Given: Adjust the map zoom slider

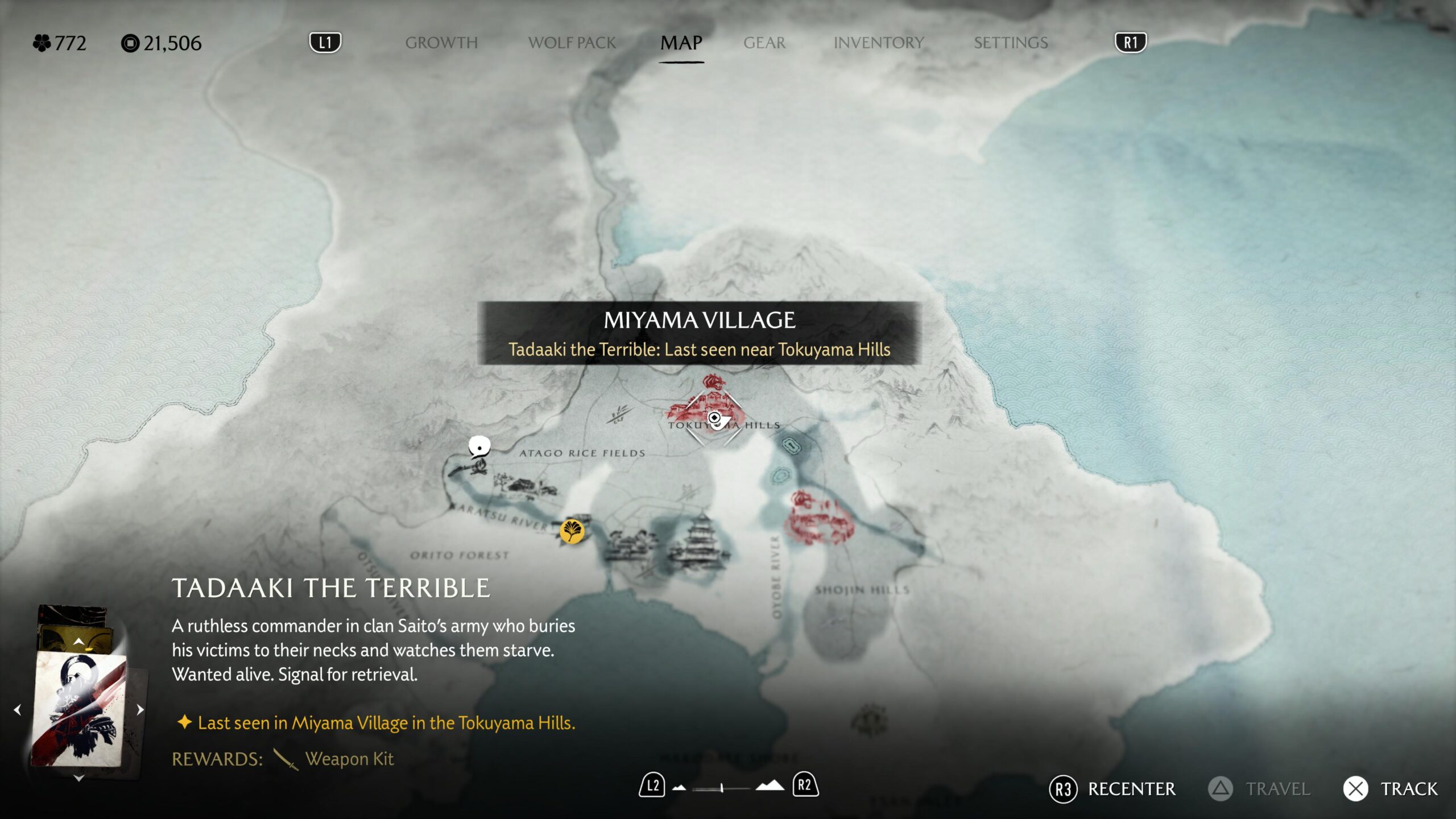Looking at the screenshot, I should (721, 788).
